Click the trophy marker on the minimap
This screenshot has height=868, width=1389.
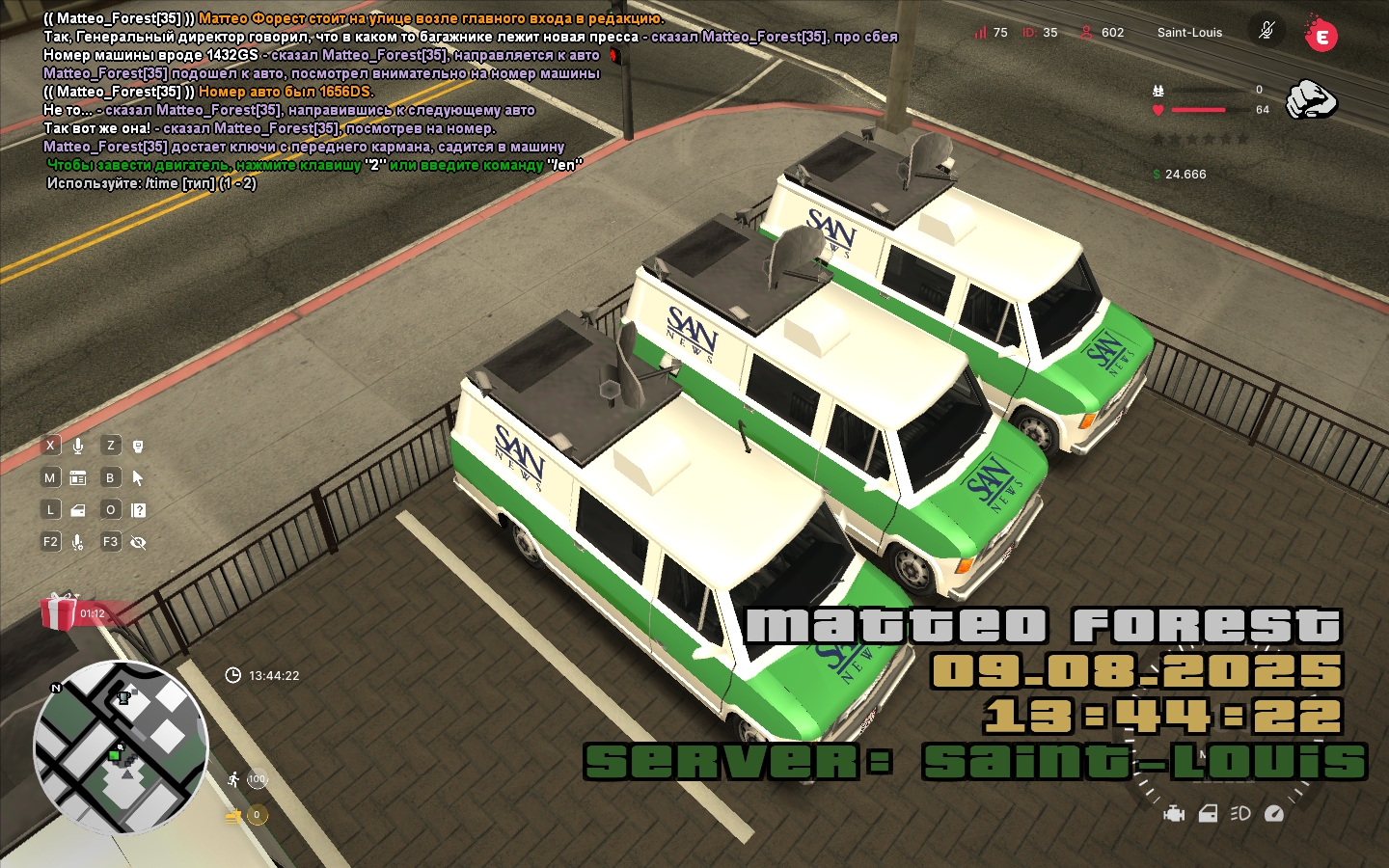coord(123,697)
